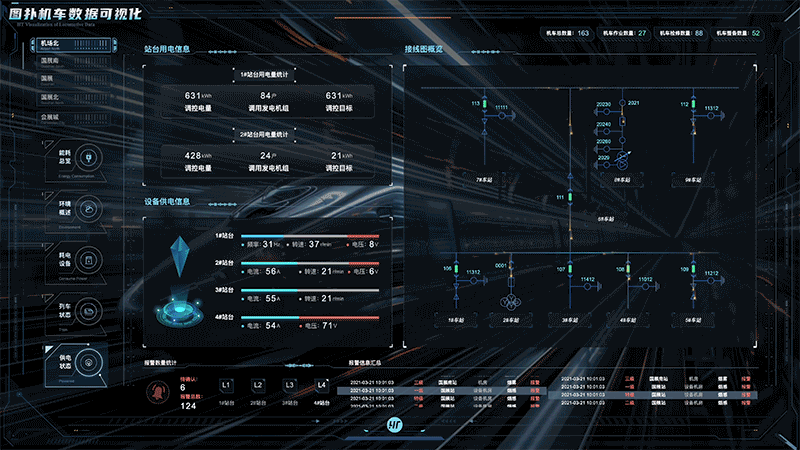
Task: Choose the 国展北 station entry
Action: pyautogui.click(x=50, y=97)
